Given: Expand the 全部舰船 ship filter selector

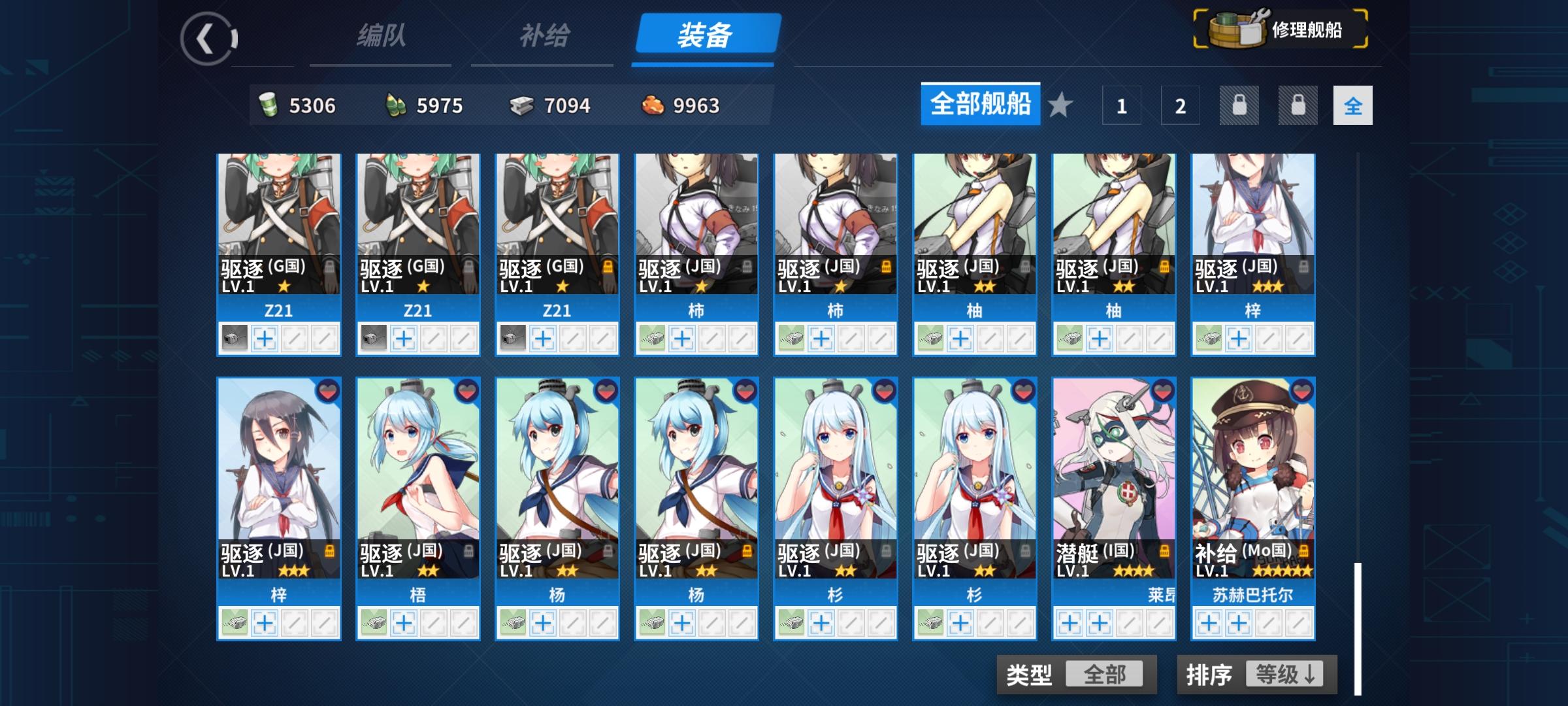Looking at the screenshot, I should click(x=979, y=104).
